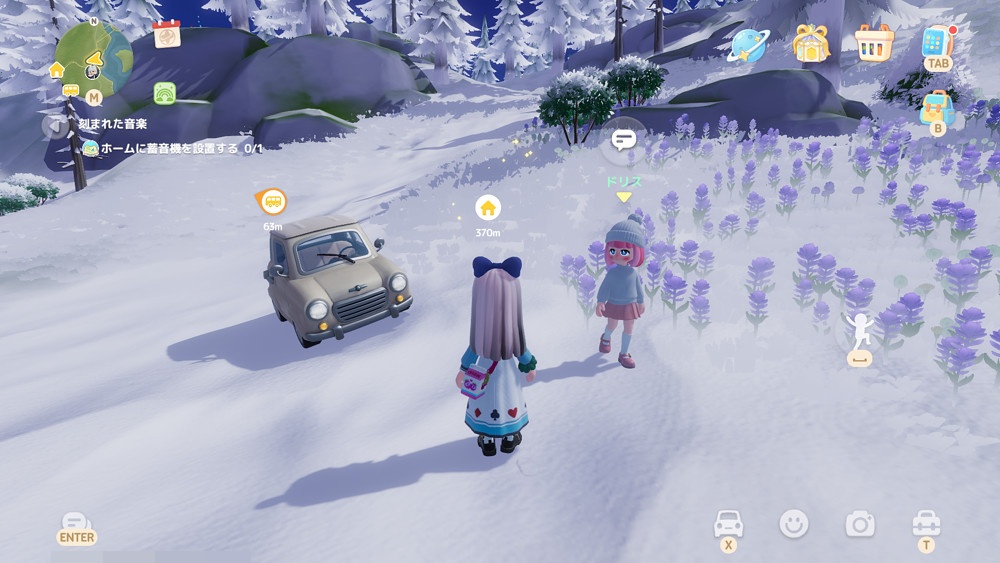The image size is (1000, 563).
Task: Select the gramophone quest objective
Action: (x=170, y=148)
